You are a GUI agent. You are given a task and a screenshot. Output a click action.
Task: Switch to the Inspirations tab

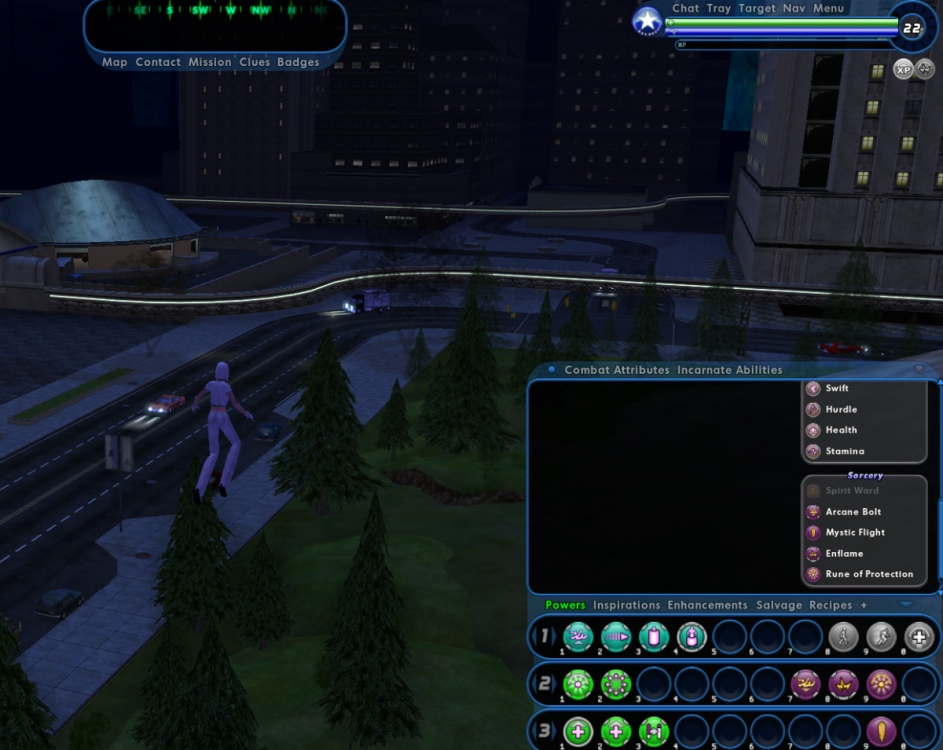tap(626, 605)
